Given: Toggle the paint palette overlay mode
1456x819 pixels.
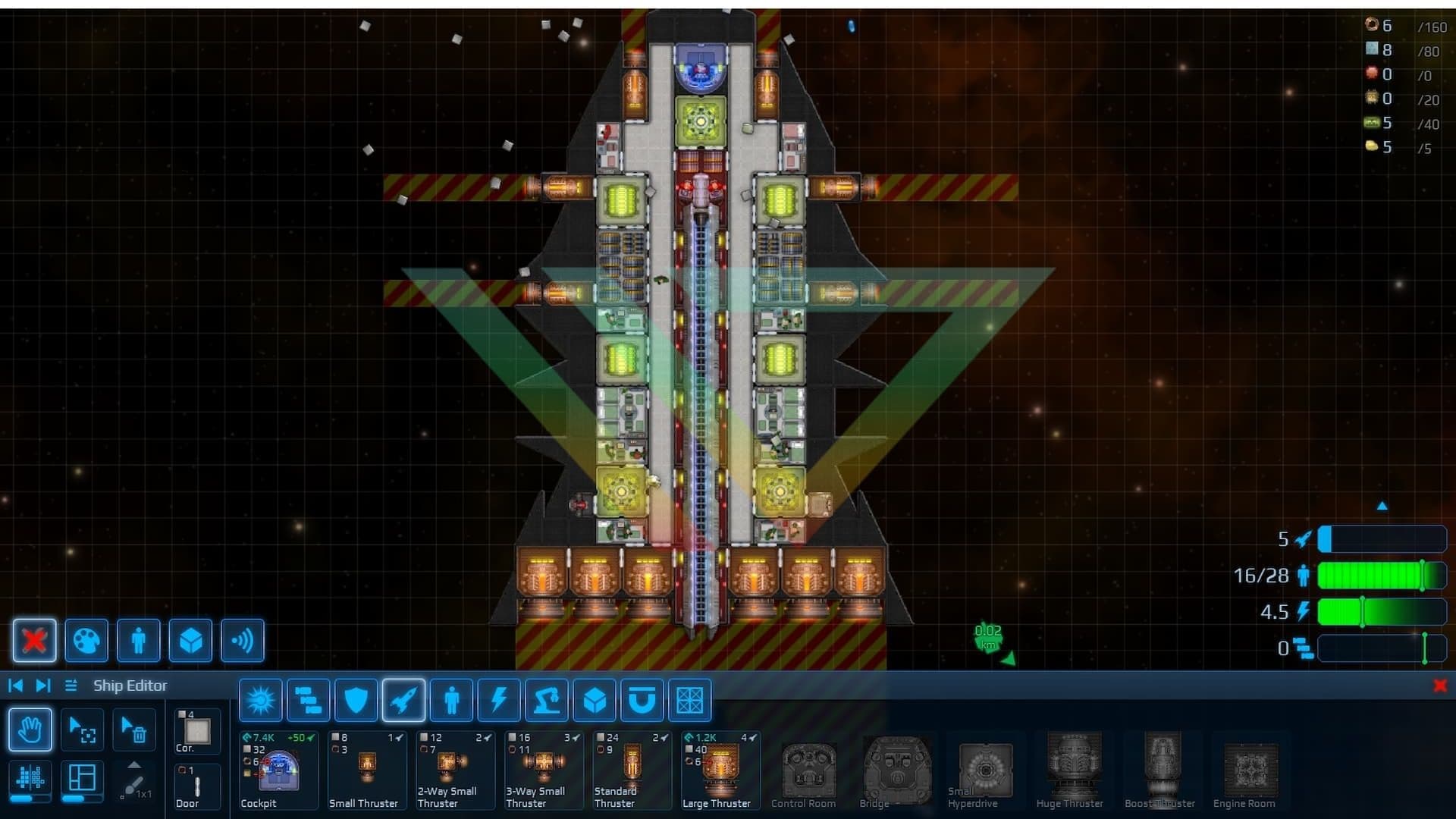Looking at the screenshot, I should tap(86, 641).
